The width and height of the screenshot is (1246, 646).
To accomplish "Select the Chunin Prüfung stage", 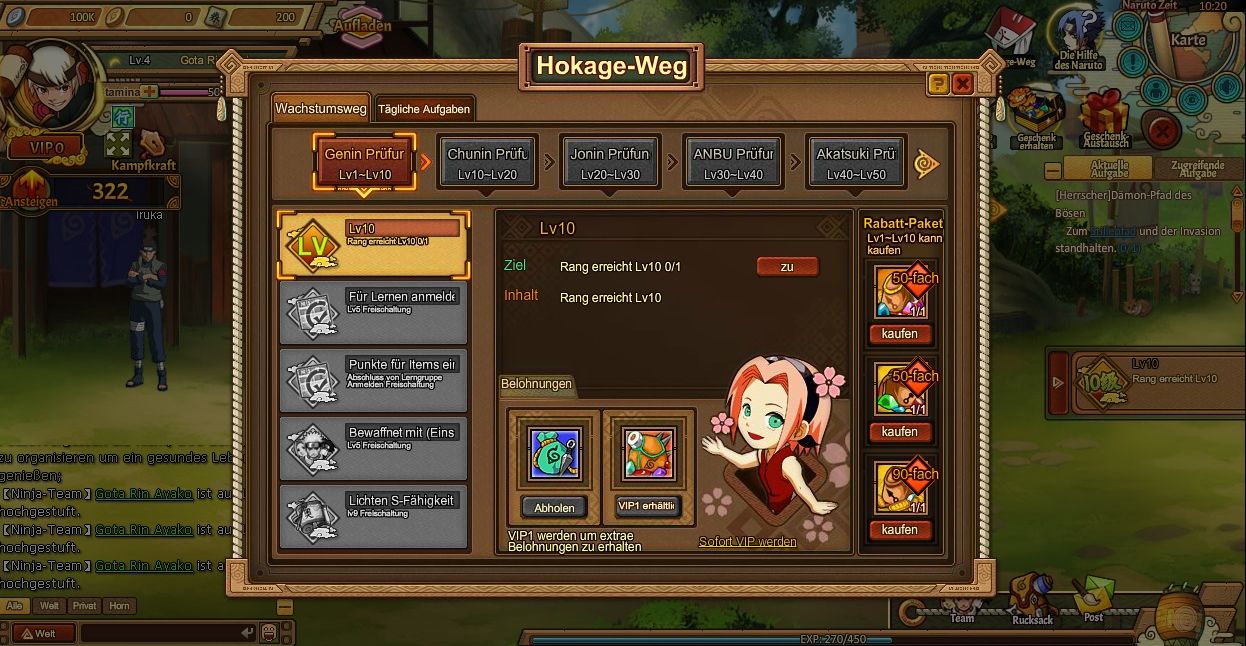I will (x=488, y=162).
